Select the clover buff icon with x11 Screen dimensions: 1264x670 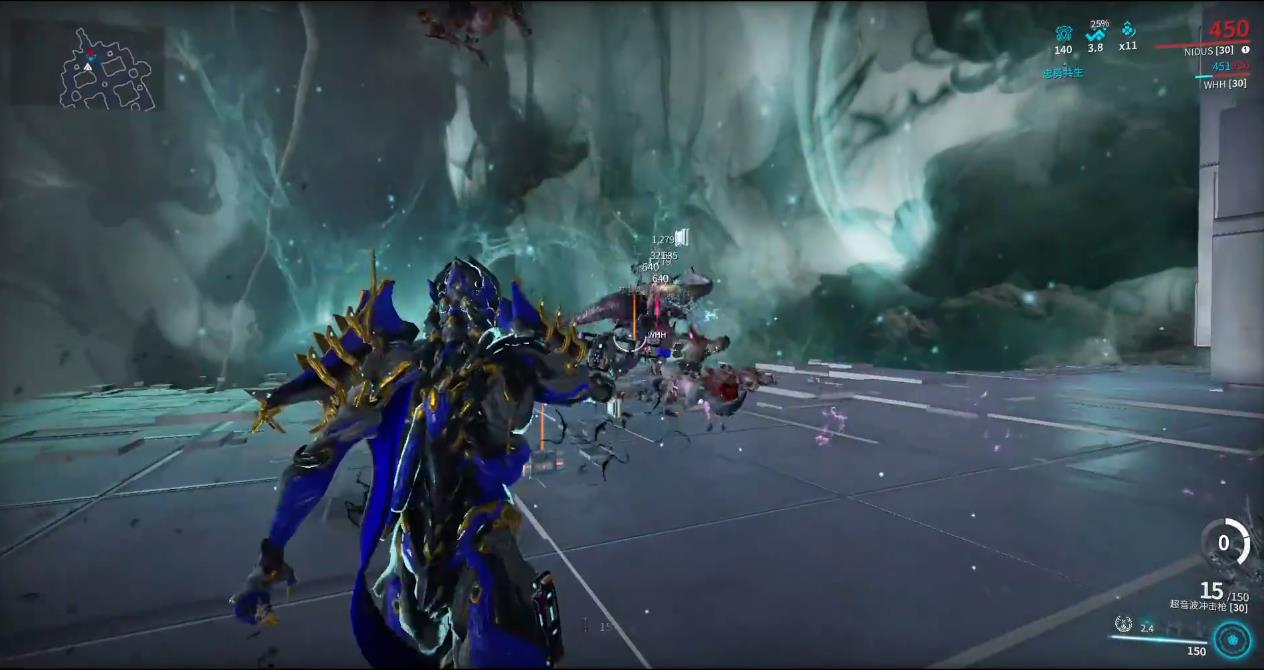pyautogui.click(x=1128, y=30)
